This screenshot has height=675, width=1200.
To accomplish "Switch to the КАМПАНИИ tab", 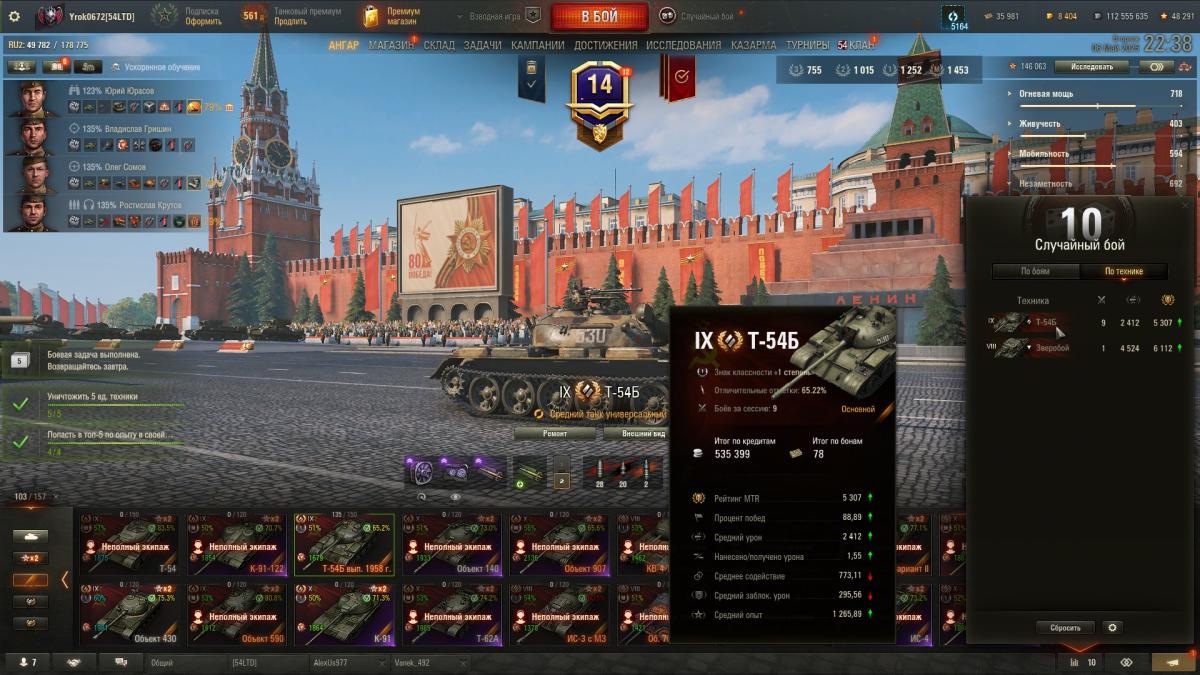I will (537, 45).
